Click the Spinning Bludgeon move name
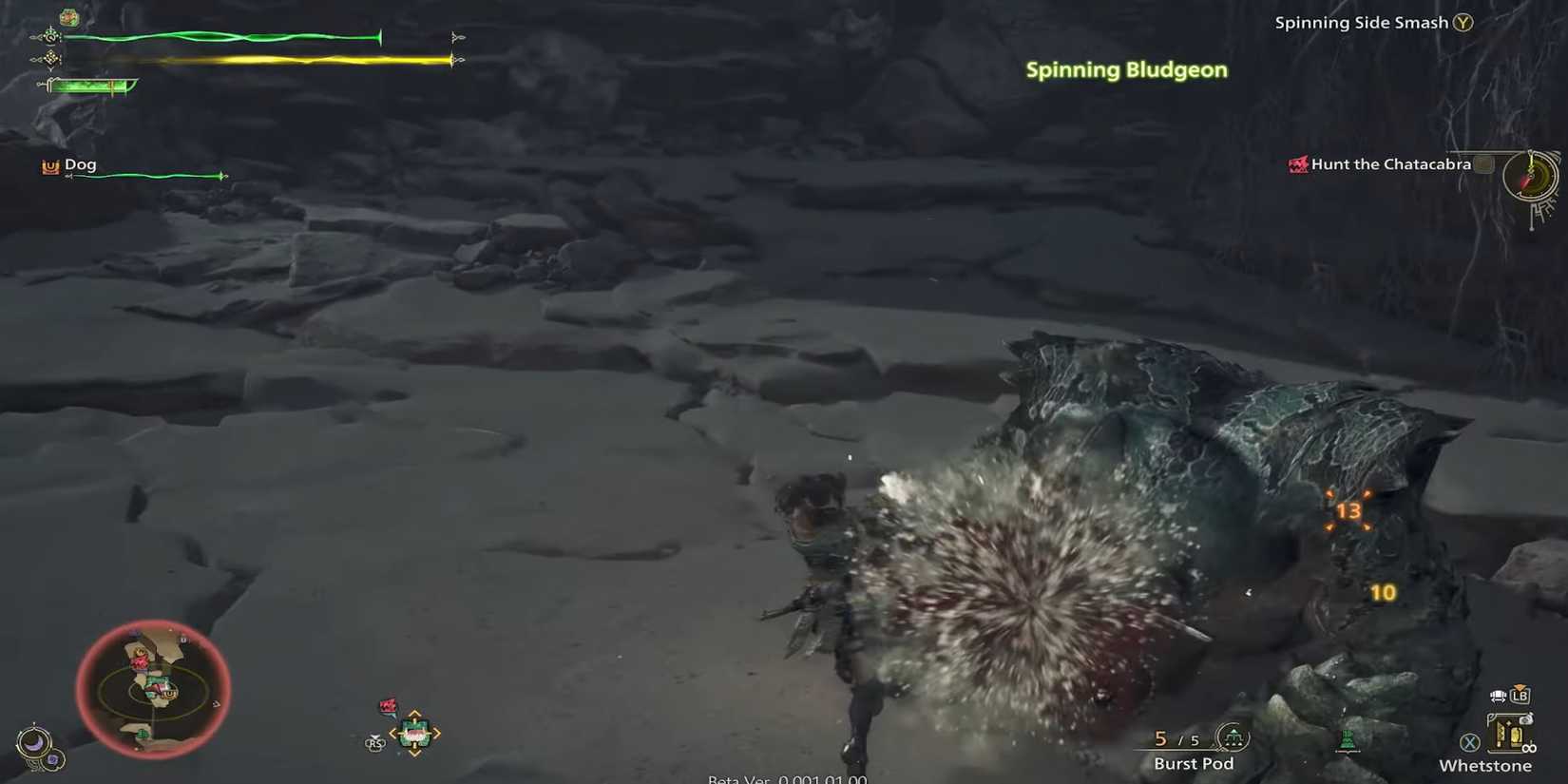Screen dimensions: 1568x784 (1126, 69)
